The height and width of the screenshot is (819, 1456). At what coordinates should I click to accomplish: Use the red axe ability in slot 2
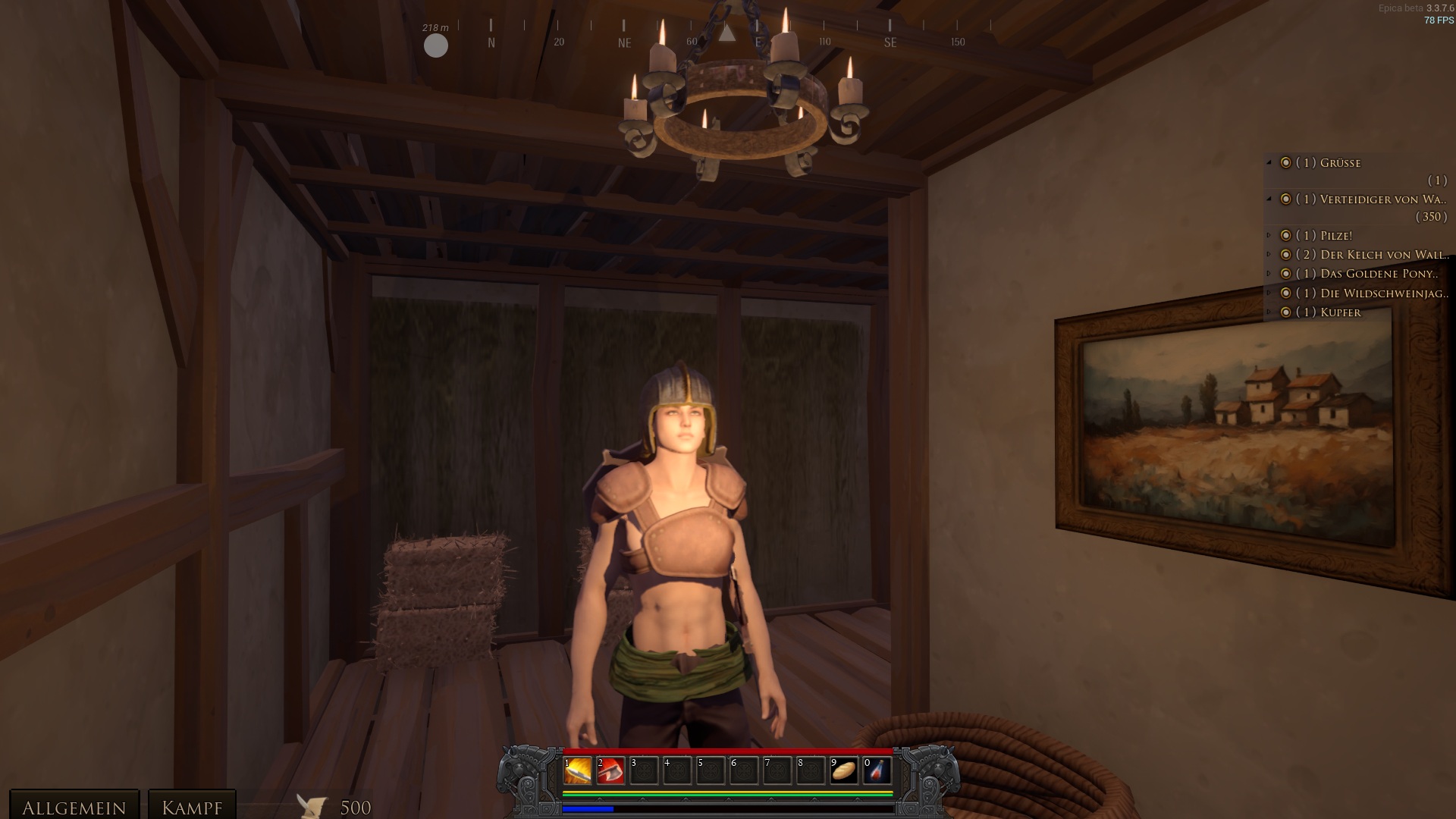(x=611, y=770)
